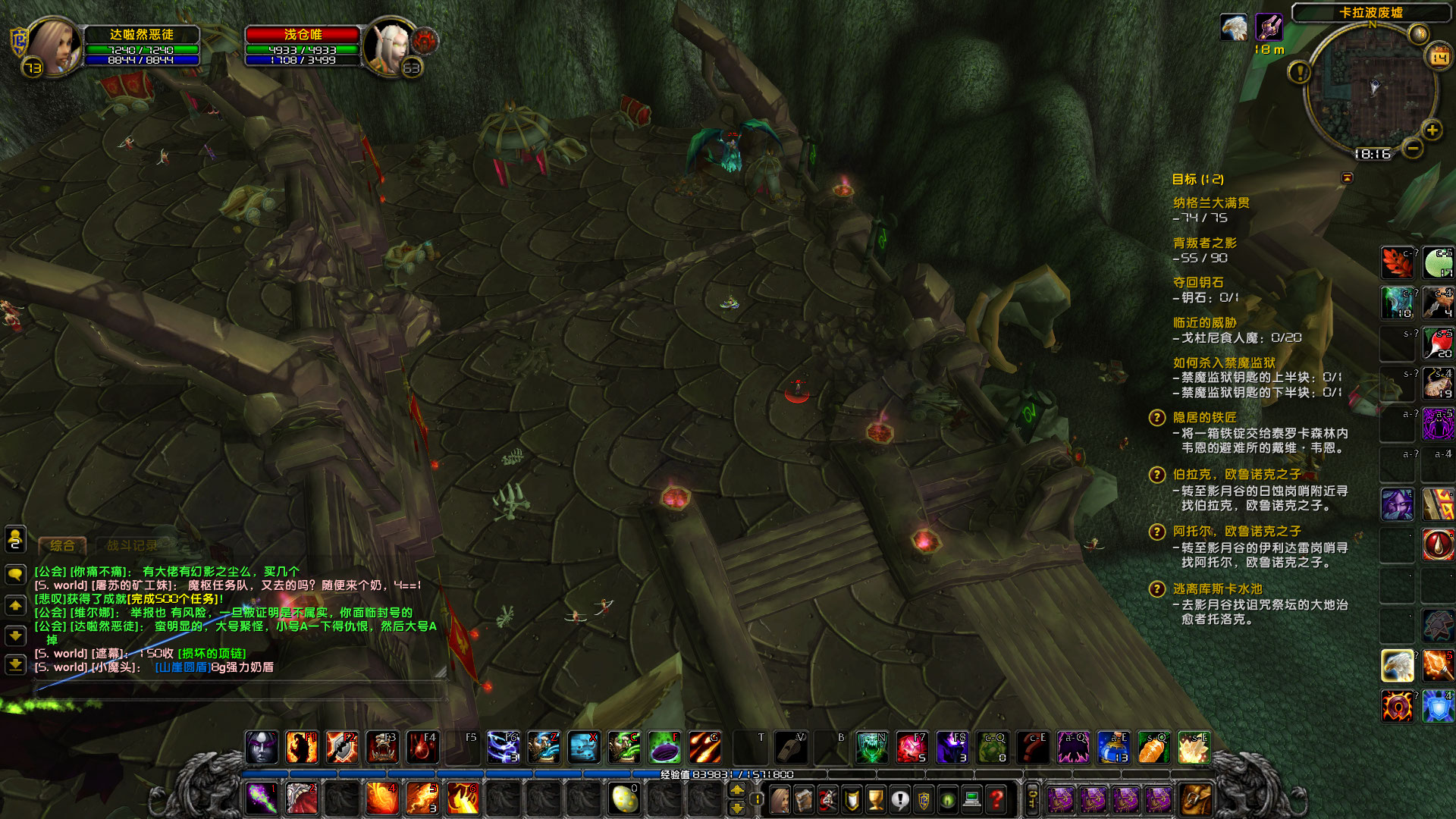Open the guild shield icon
The image size is (1456, 819).
[850, 799]
